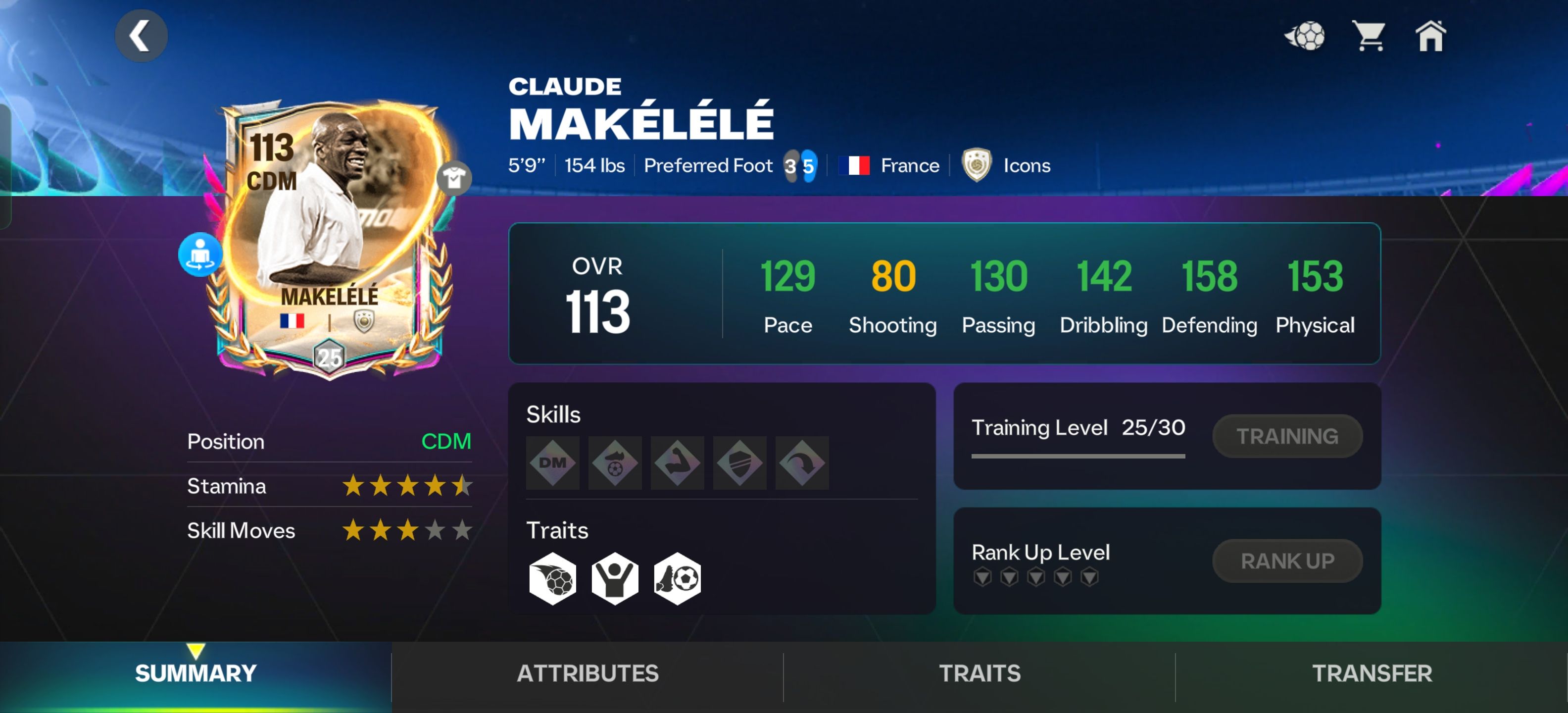Open the Transfer tab
The image size is (1568, 713).
click(1372, 673)
